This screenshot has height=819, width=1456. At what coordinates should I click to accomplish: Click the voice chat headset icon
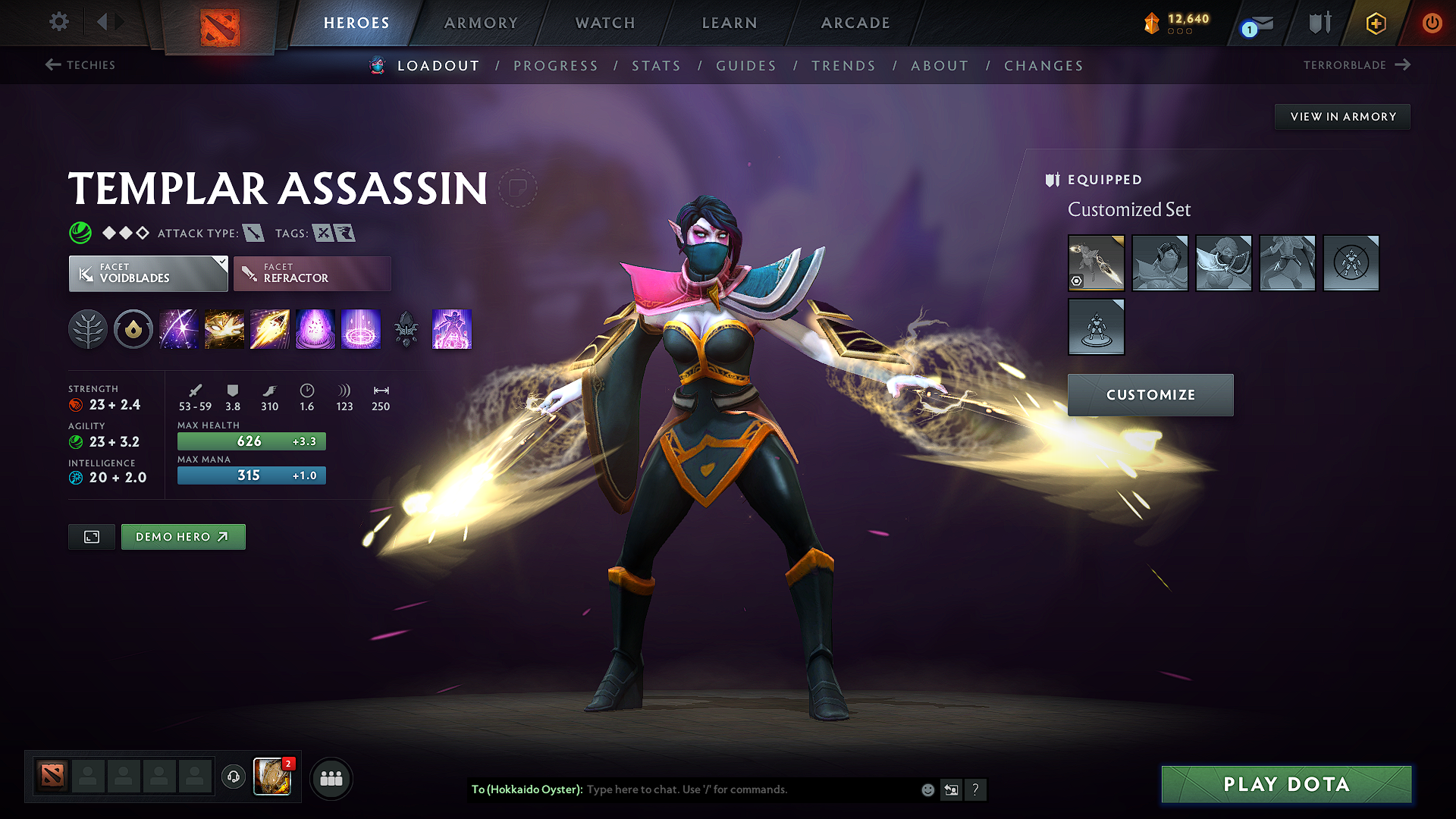tap(233, 777)
